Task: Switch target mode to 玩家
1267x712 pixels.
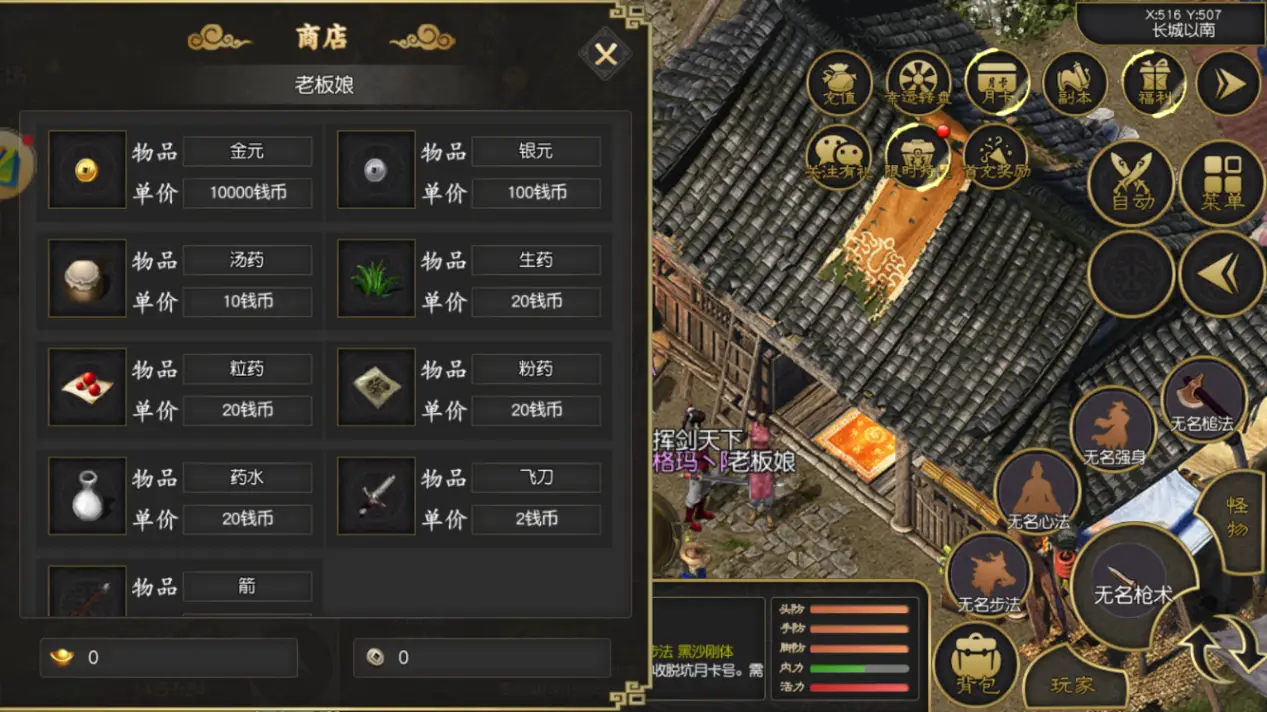Action: click(1073, 684)
